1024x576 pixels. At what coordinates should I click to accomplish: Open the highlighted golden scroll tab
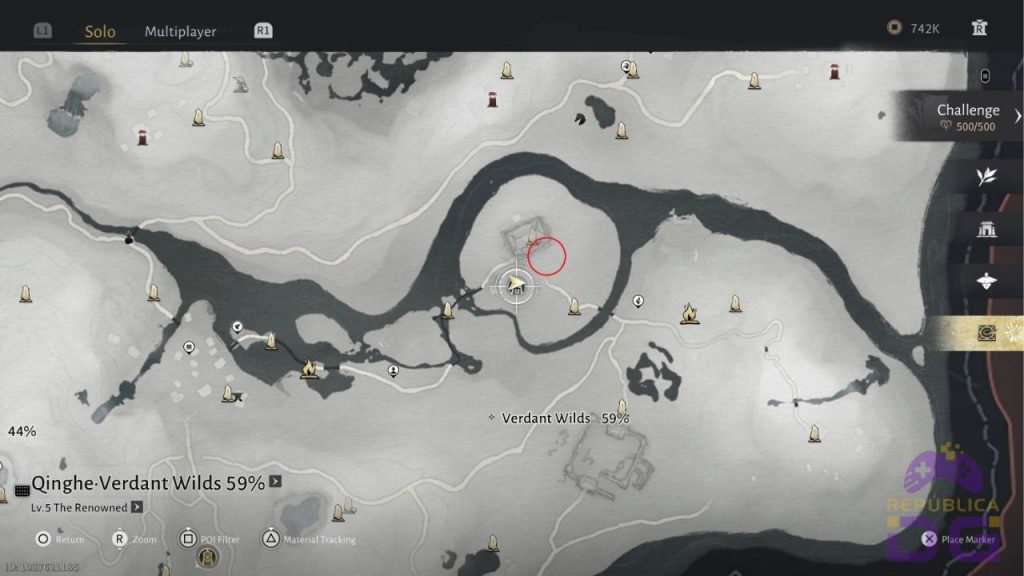point(986,333)
